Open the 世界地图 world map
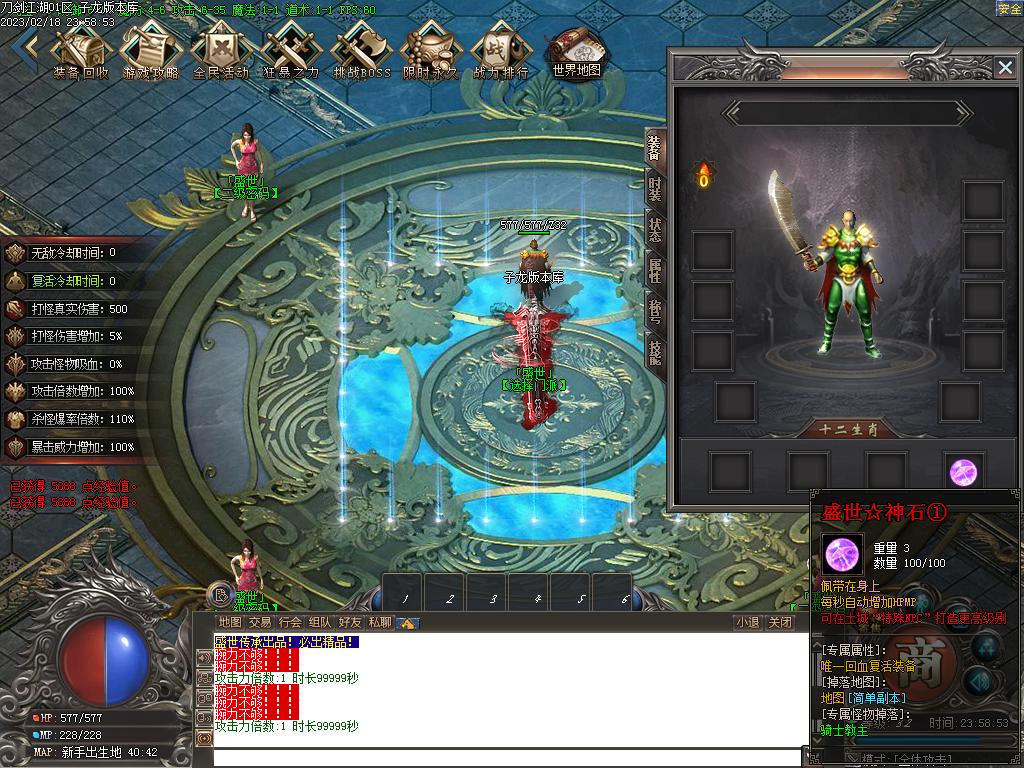 (576, 49)
